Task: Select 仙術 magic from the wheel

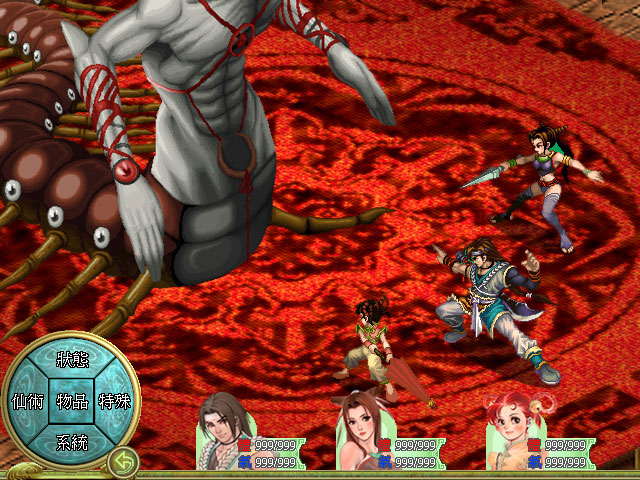Action: [x=26, y=401]
